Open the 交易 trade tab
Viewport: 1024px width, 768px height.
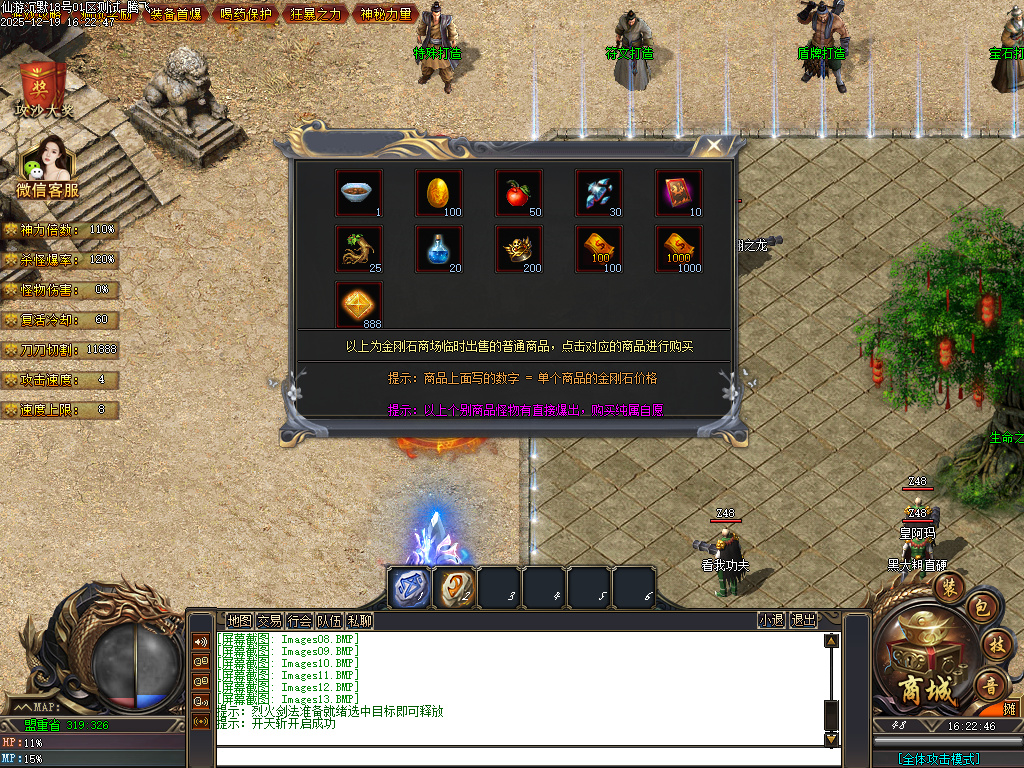[269, 620]
